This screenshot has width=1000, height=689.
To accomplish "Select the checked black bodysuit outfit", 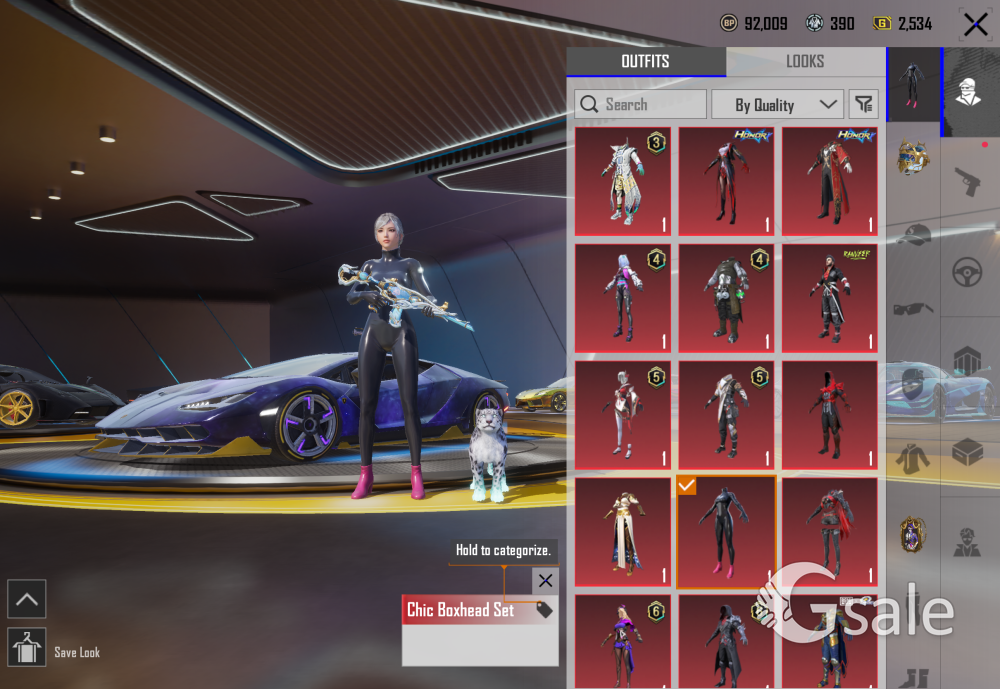I will 726,533.
